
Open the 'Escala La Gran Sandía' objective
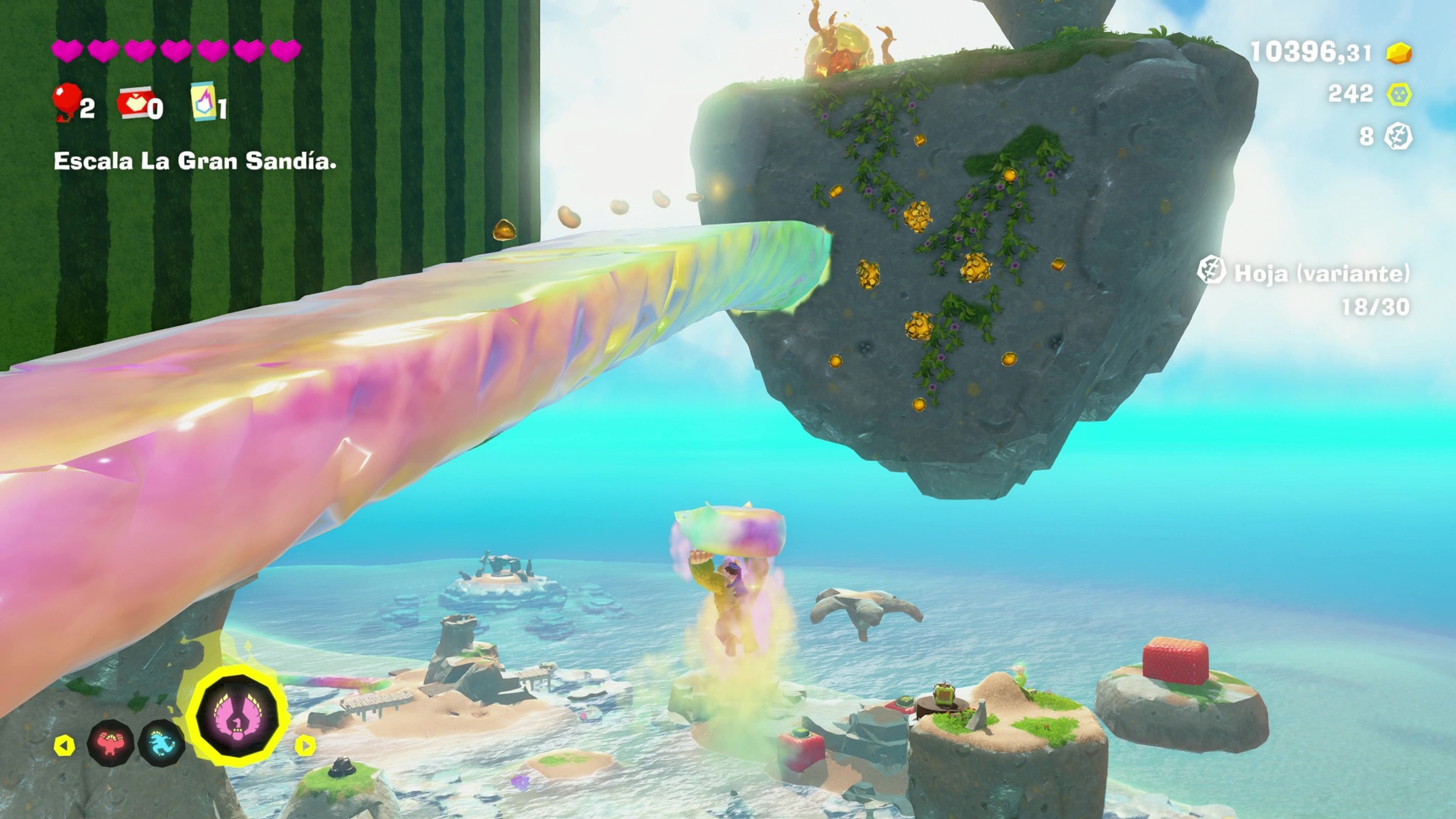coord(195,161)
